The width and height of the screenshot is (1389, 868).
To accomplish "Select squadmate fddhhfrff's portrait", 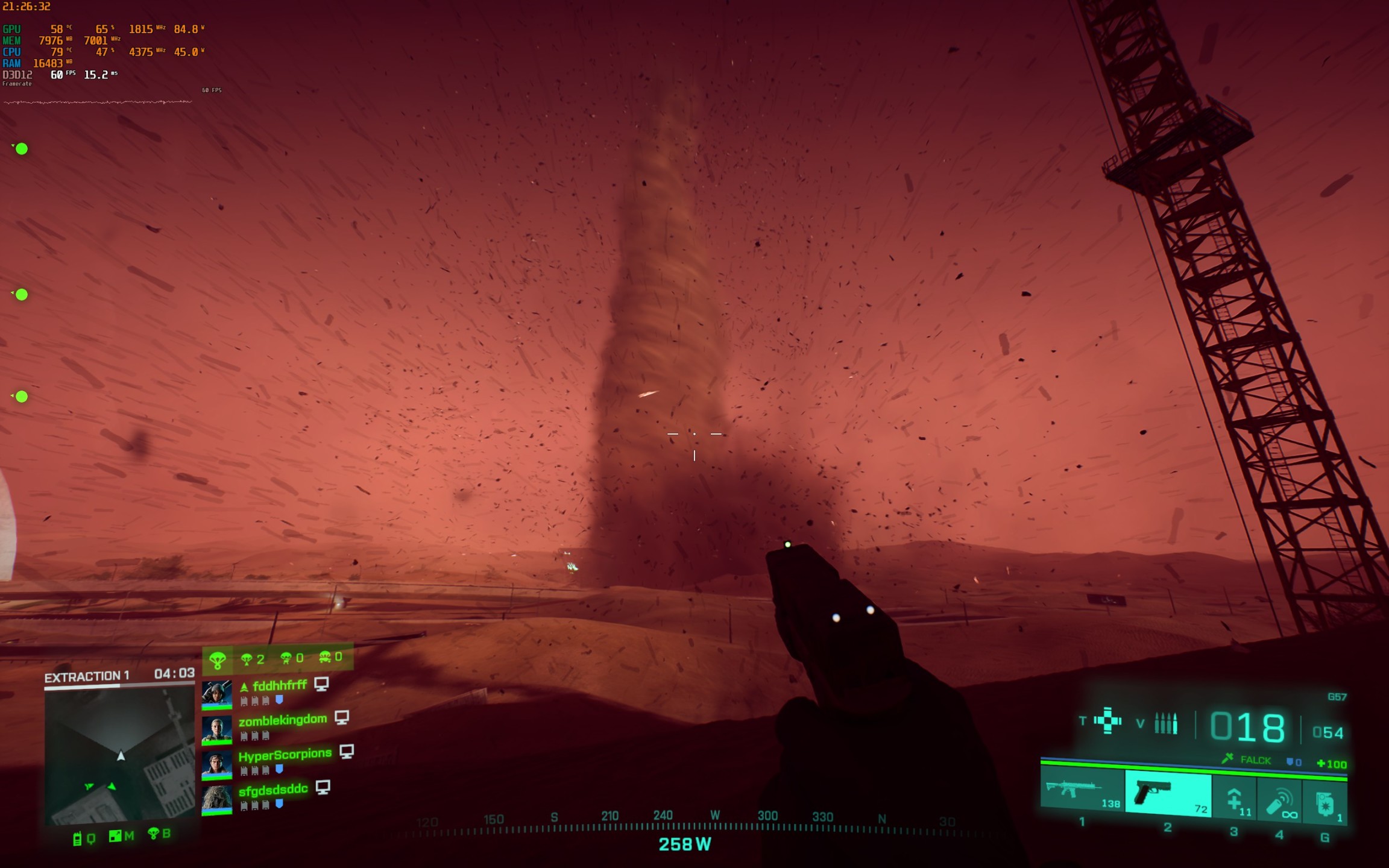I will pyautogui.click(x=216, y=694).
